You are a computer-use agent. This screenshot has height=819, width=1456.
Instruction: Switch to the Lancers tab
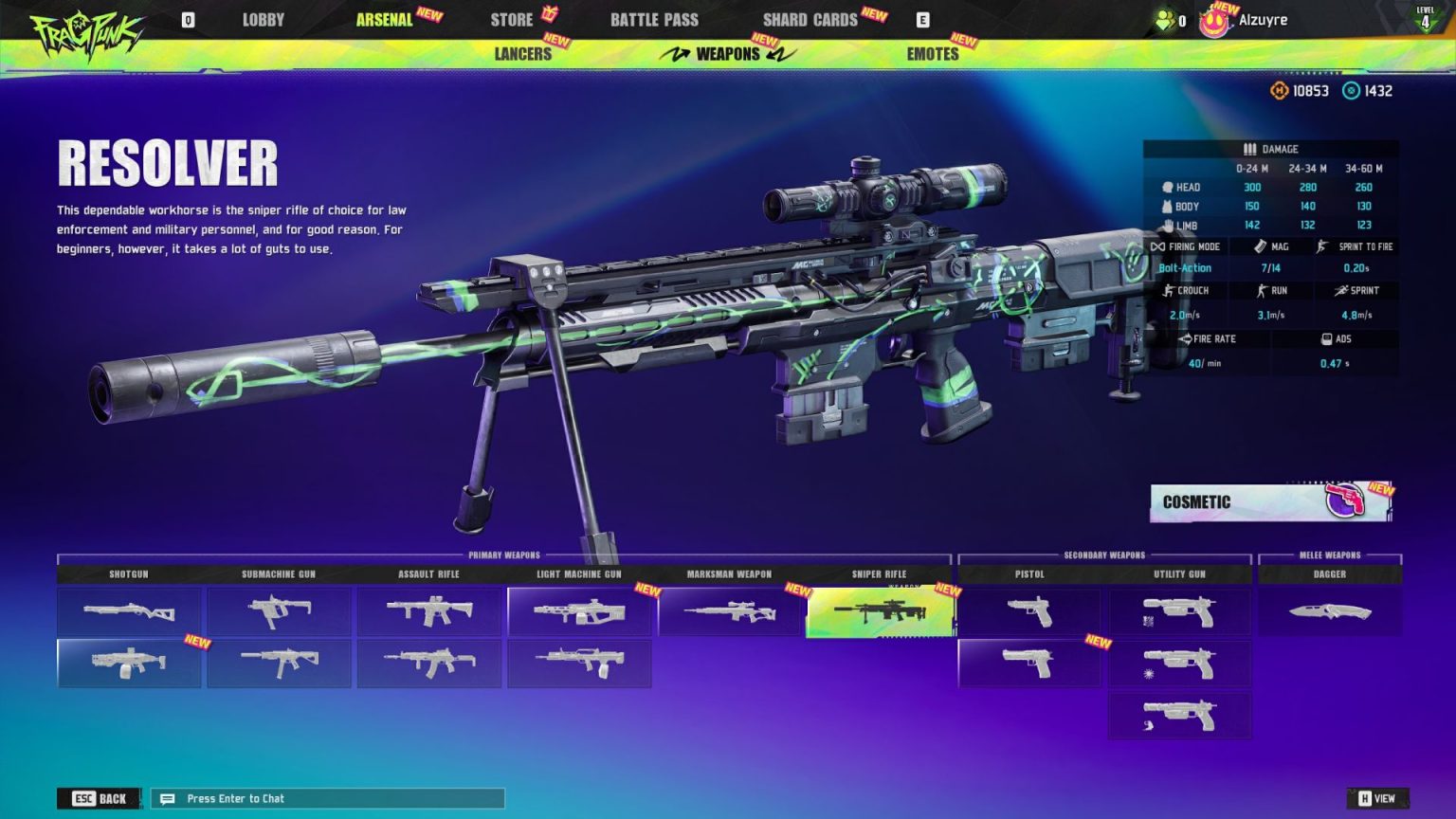coord(522,54)
